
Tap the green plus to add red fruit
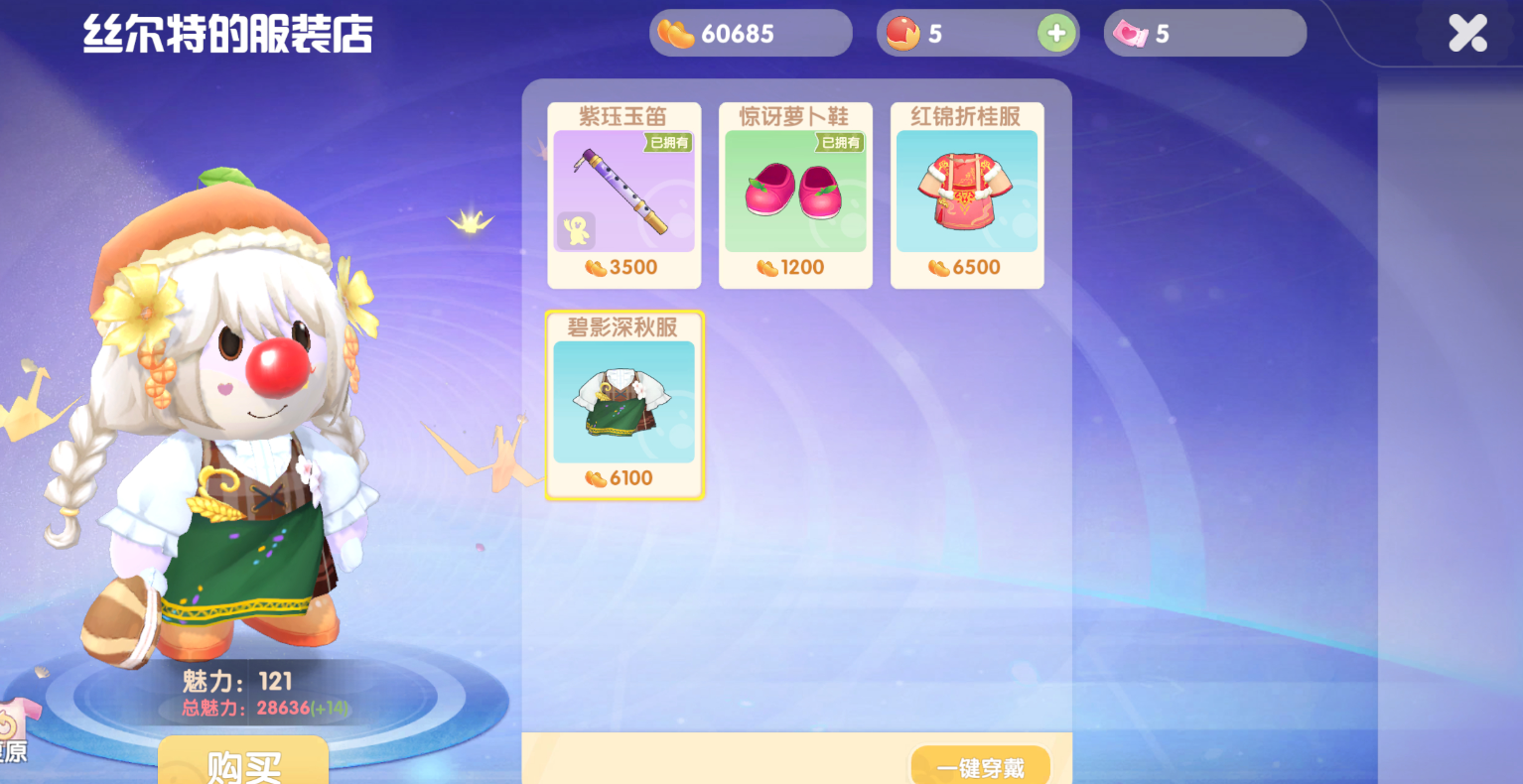1055,33
